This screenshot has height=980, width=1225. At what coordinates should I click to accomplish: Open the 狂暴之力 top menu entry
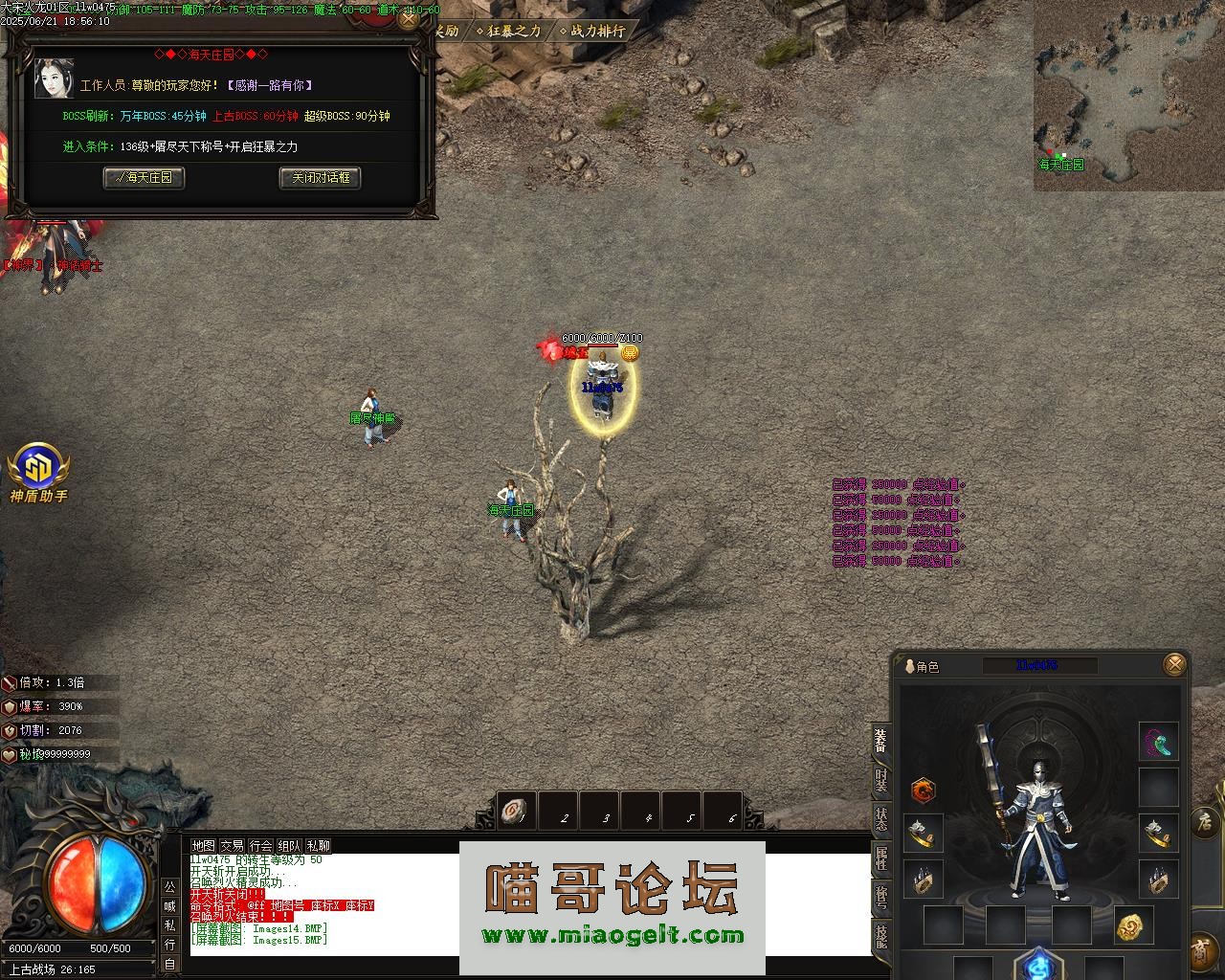pyautogui.click(x=509, y=31)
